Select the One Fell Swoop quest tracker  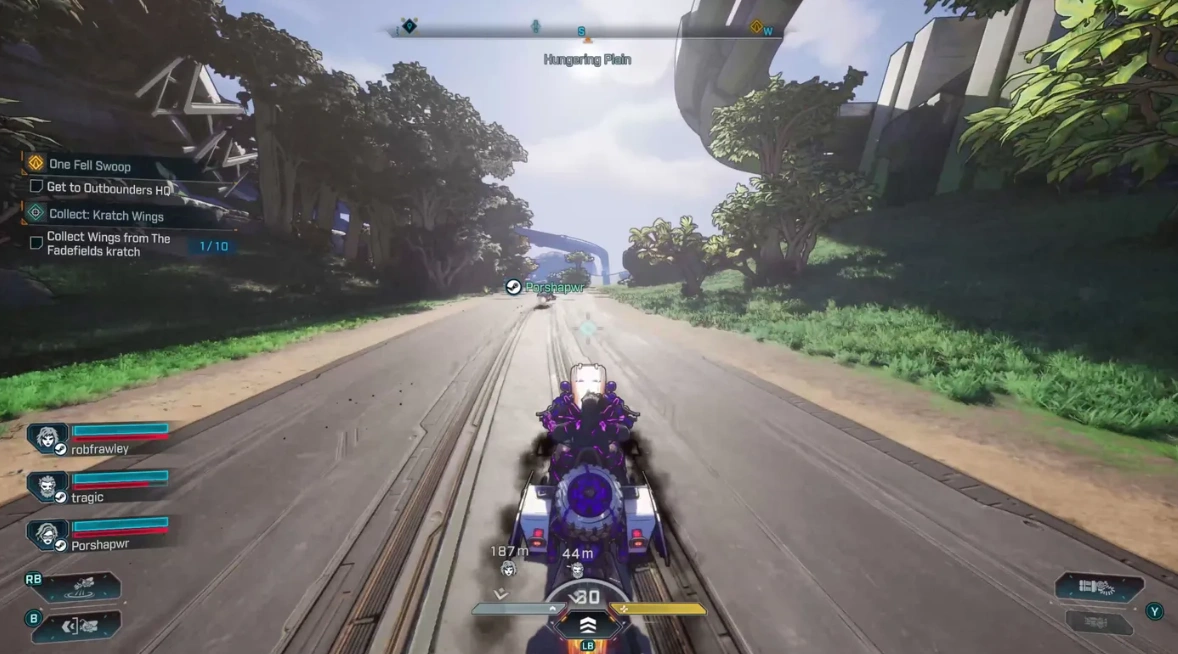point(88,165)
